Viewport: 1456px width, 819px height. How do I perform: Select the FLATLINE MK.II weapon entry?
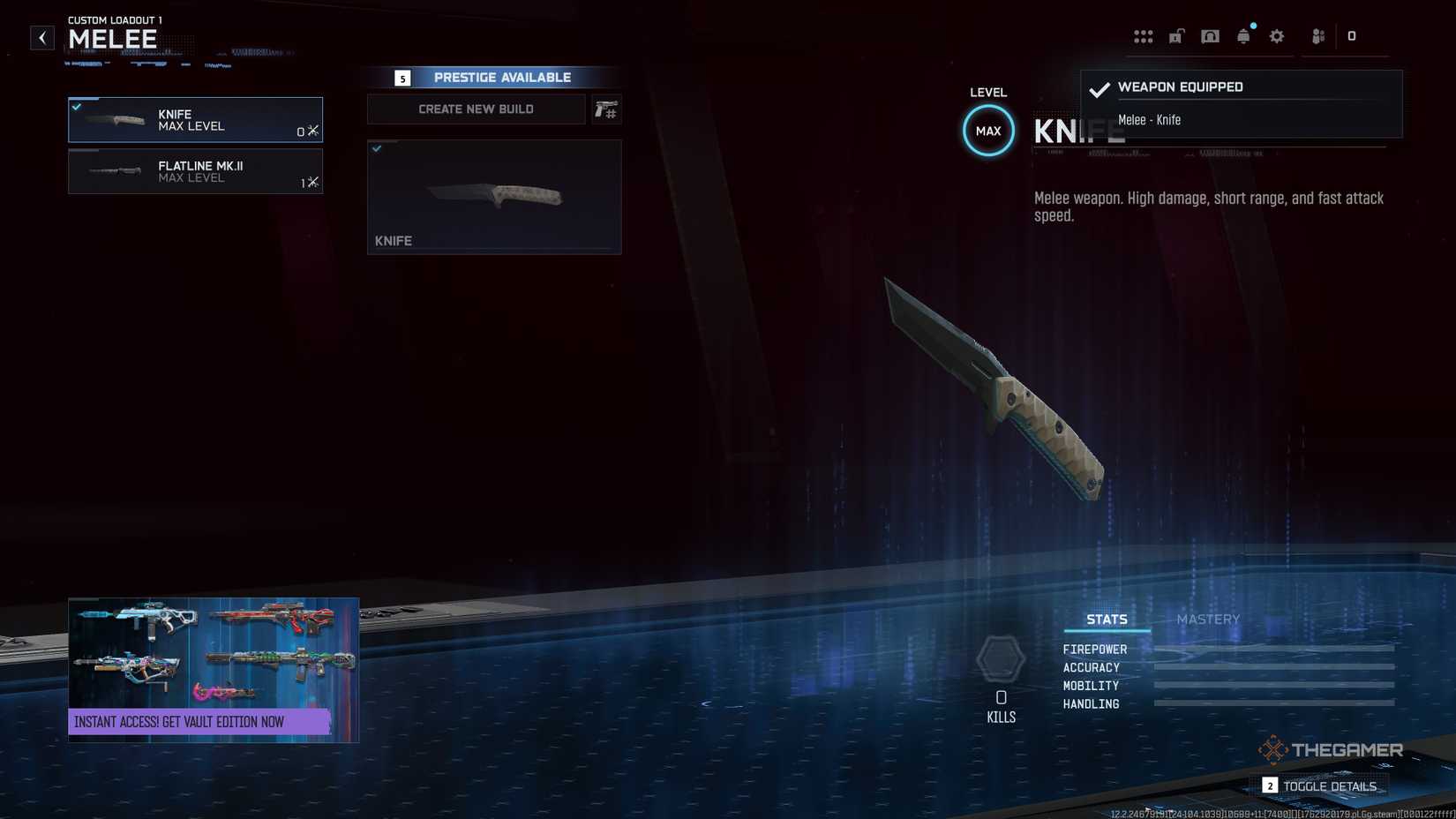tap(195, 171)
